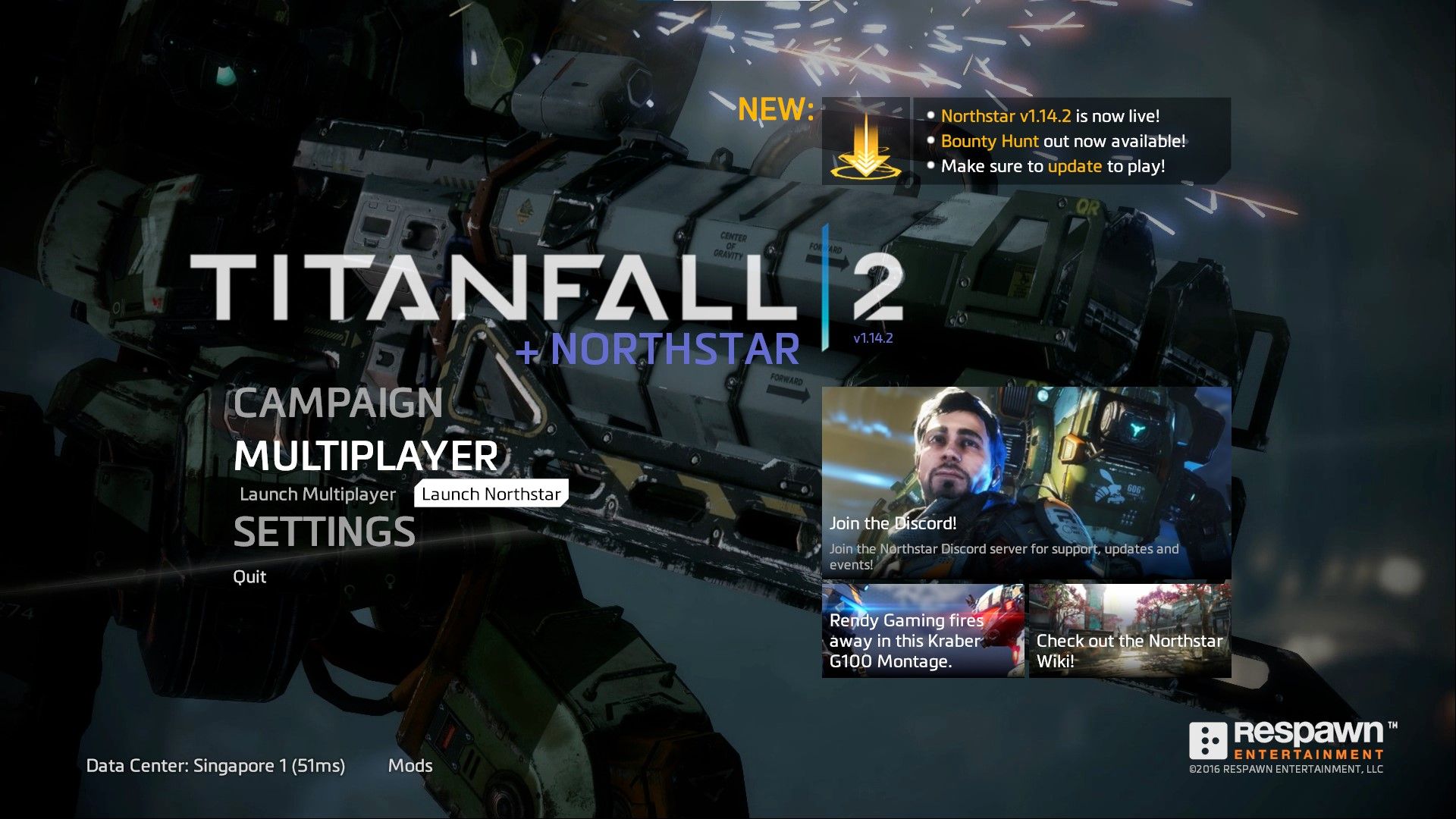Click the update link in the news box
This screenshot has height=819, width=1456.
click(1074, 166)
